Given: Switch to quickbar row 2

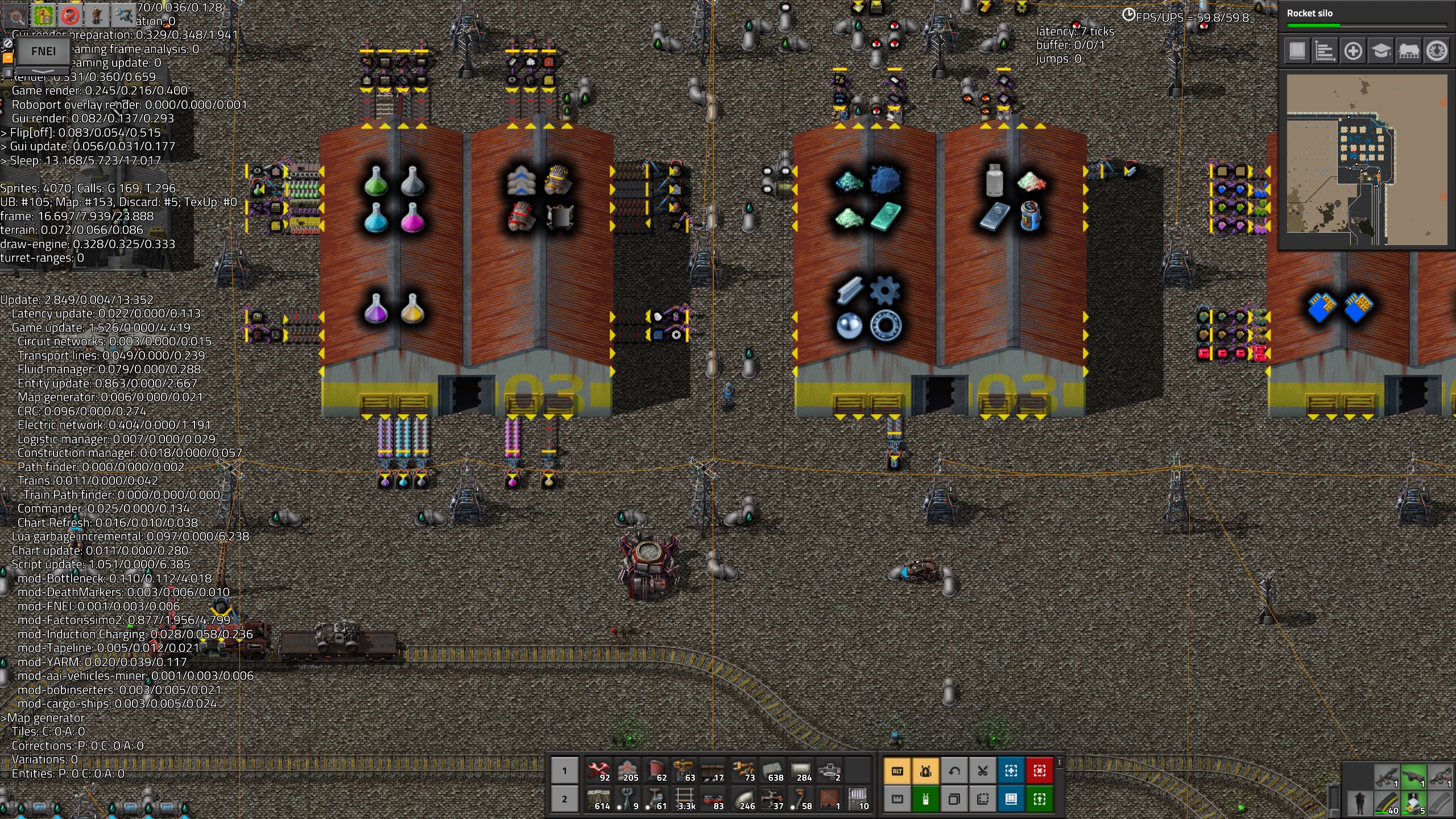Looking at the screenshot, I should click(x=564, y=799).
